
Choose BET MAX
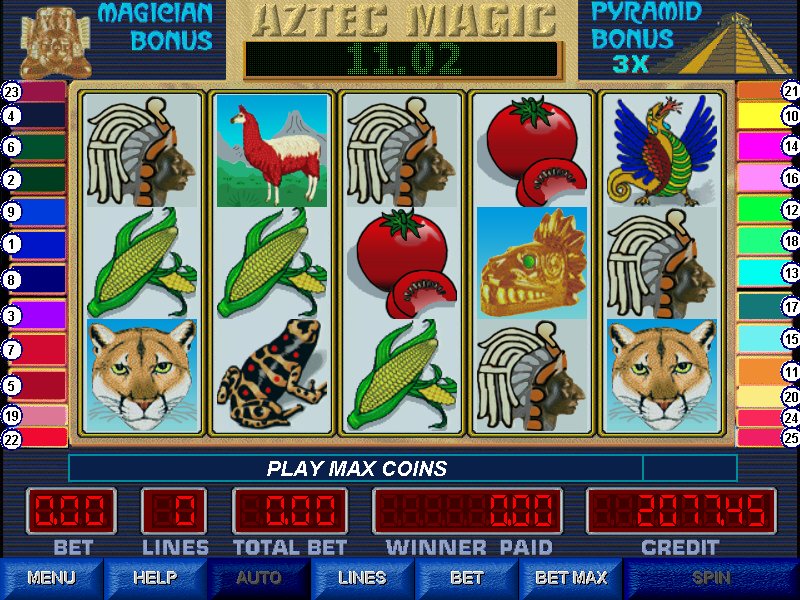571,578
